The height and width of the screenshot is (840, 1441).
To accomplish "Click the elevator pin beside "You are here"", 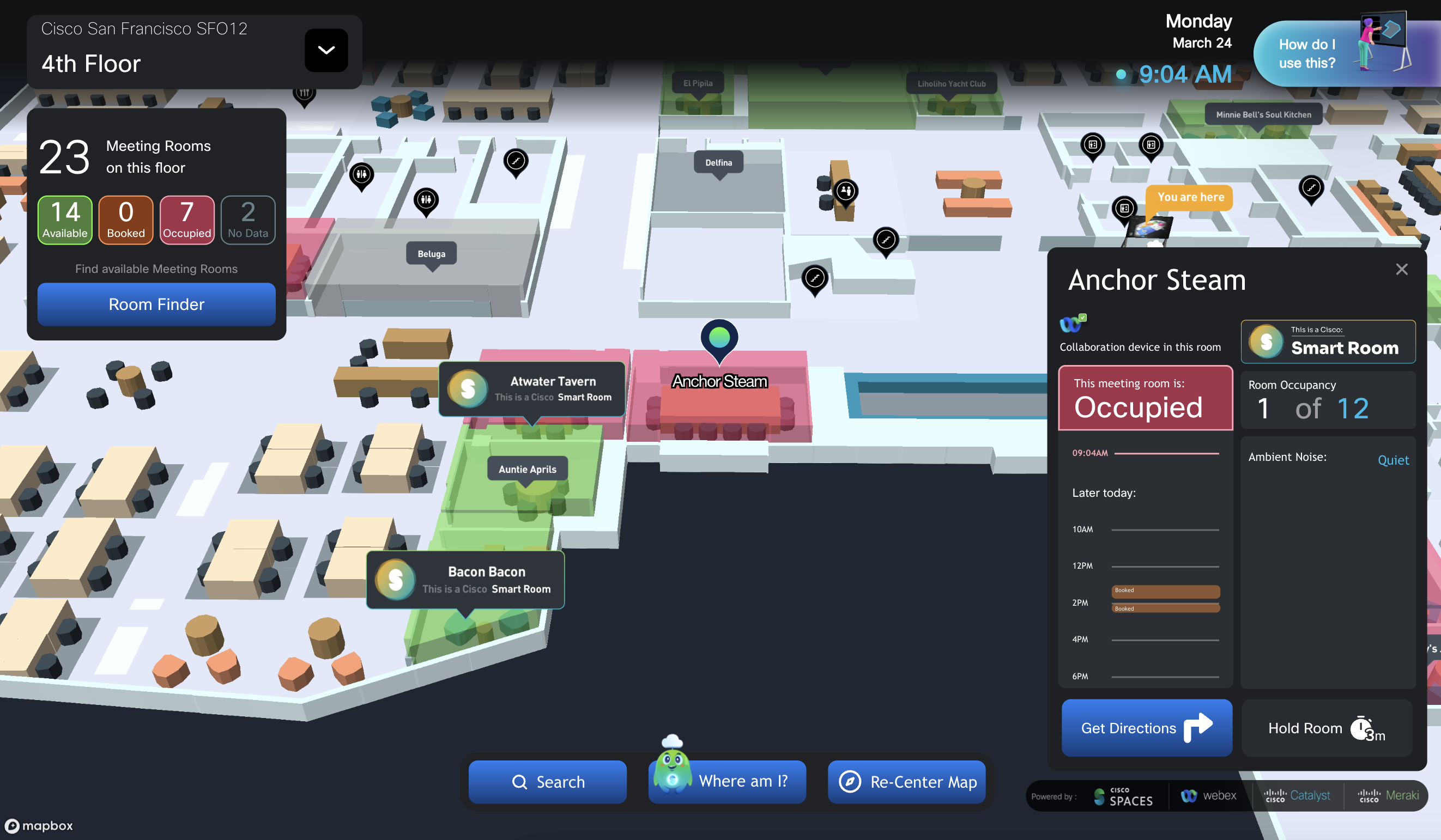I will (x=1124, y=209).
